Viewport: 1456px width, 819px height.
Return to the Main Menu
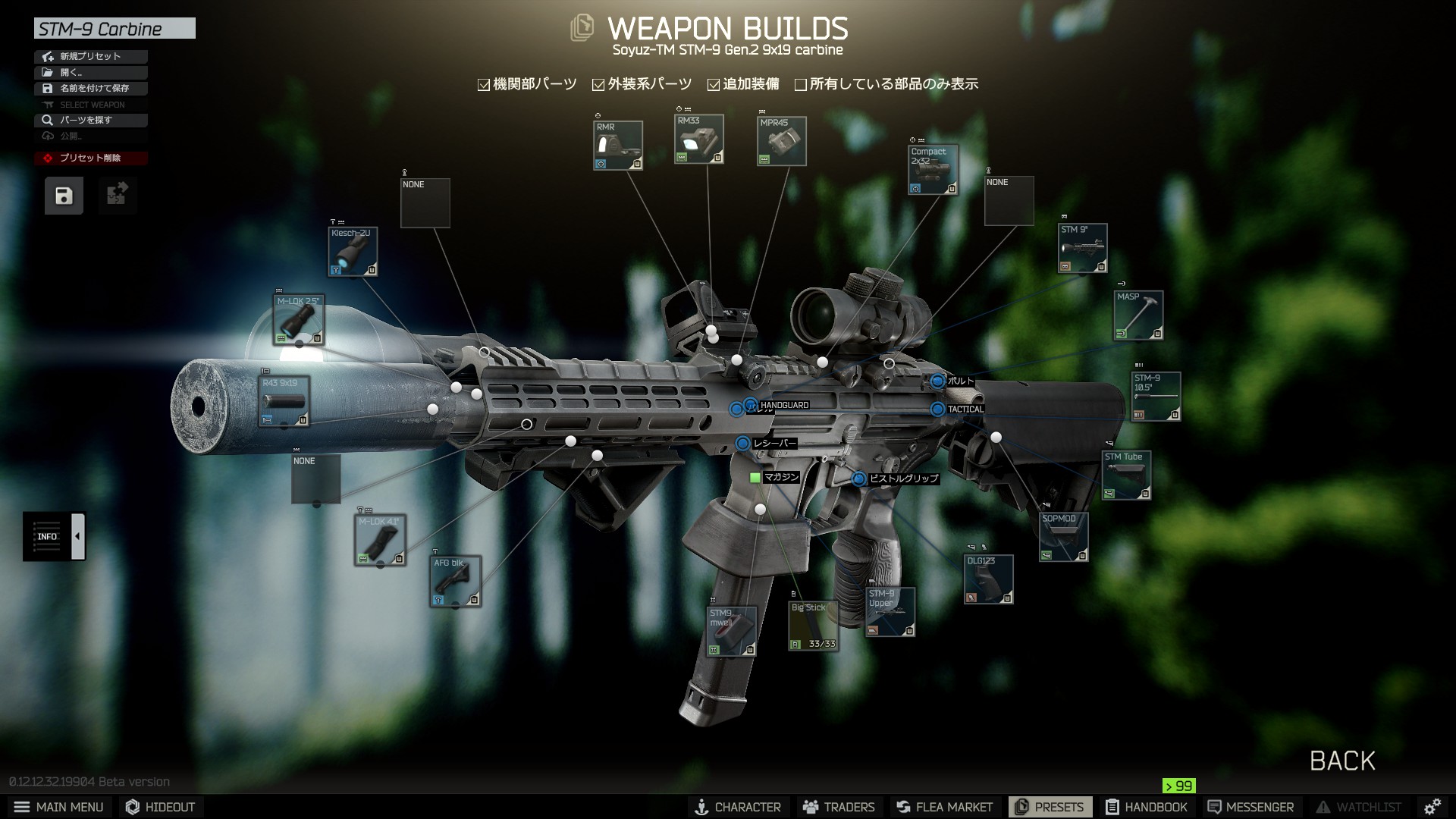pos(59,807)
